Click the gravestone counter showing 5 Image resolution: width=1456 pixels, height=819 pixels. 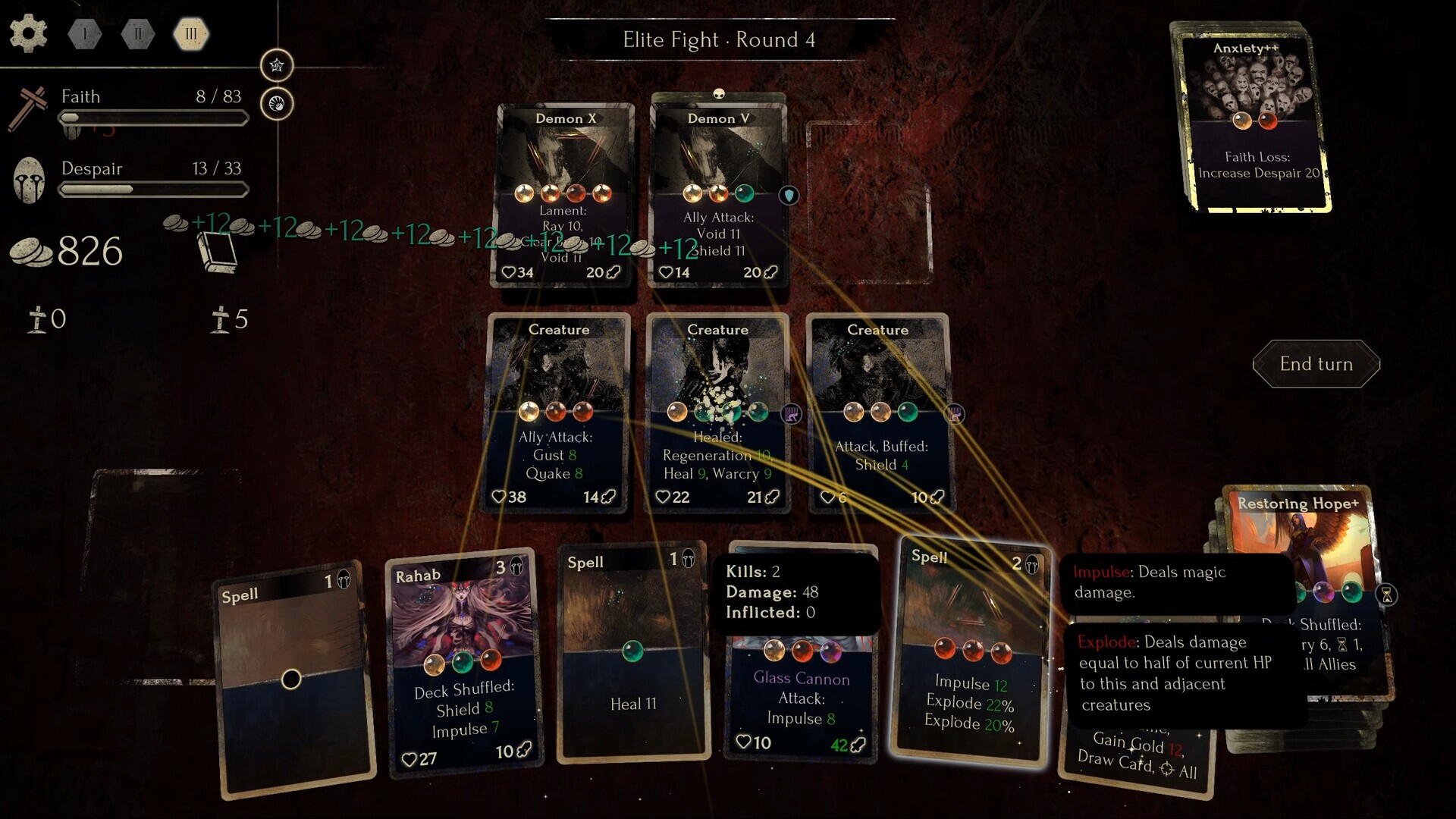point(225,319)
